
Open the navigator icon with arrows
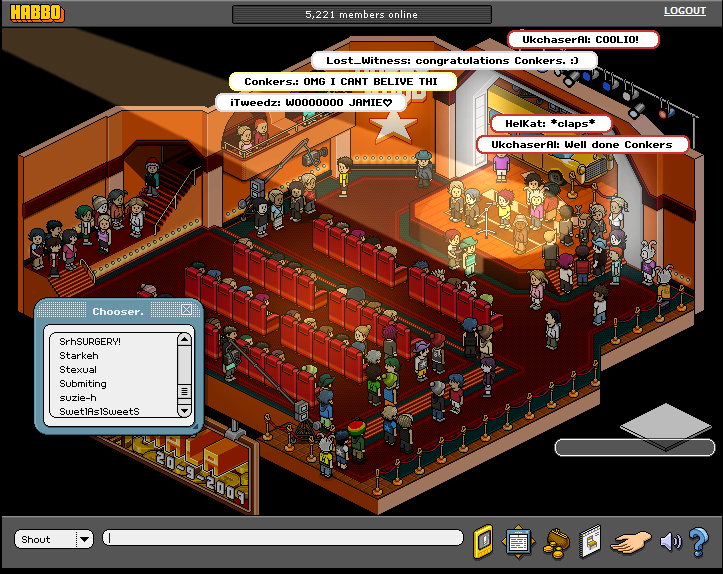(x=518, y=540)
